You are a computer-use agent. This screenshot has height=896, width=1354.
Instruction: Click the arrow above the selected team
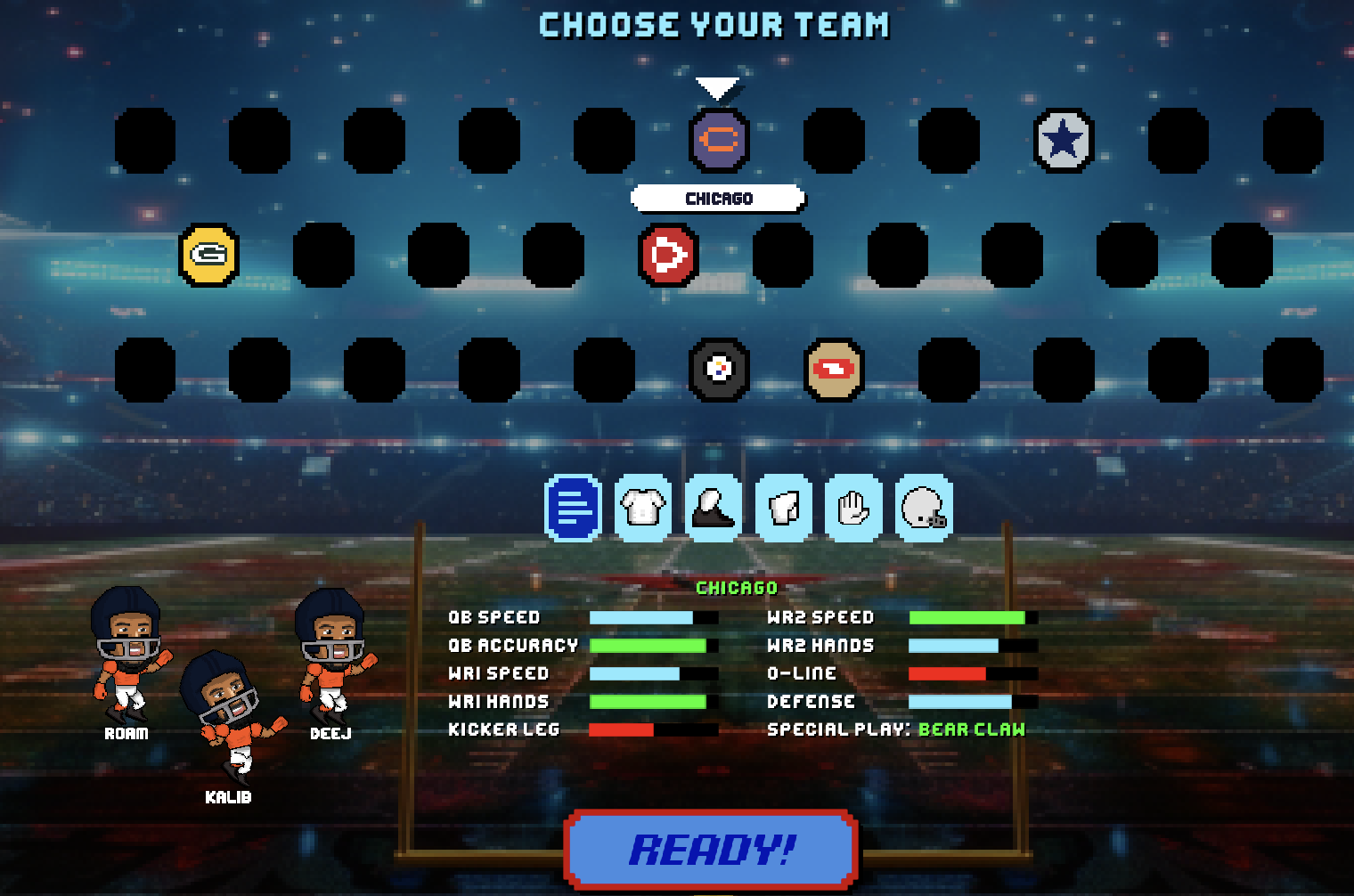coord(718,88)
